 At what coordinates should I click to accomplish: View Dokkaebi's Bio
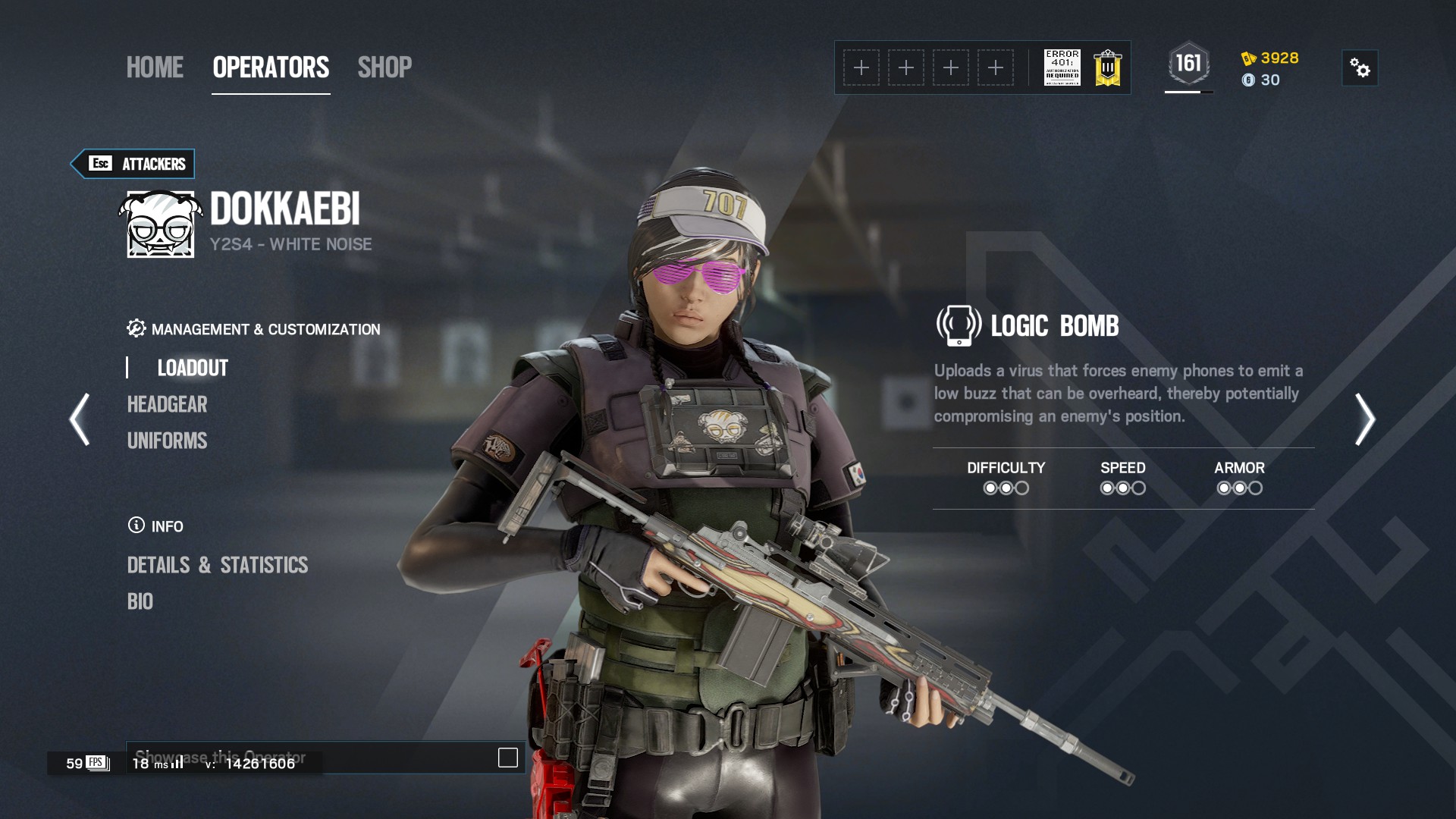(140, 601)
